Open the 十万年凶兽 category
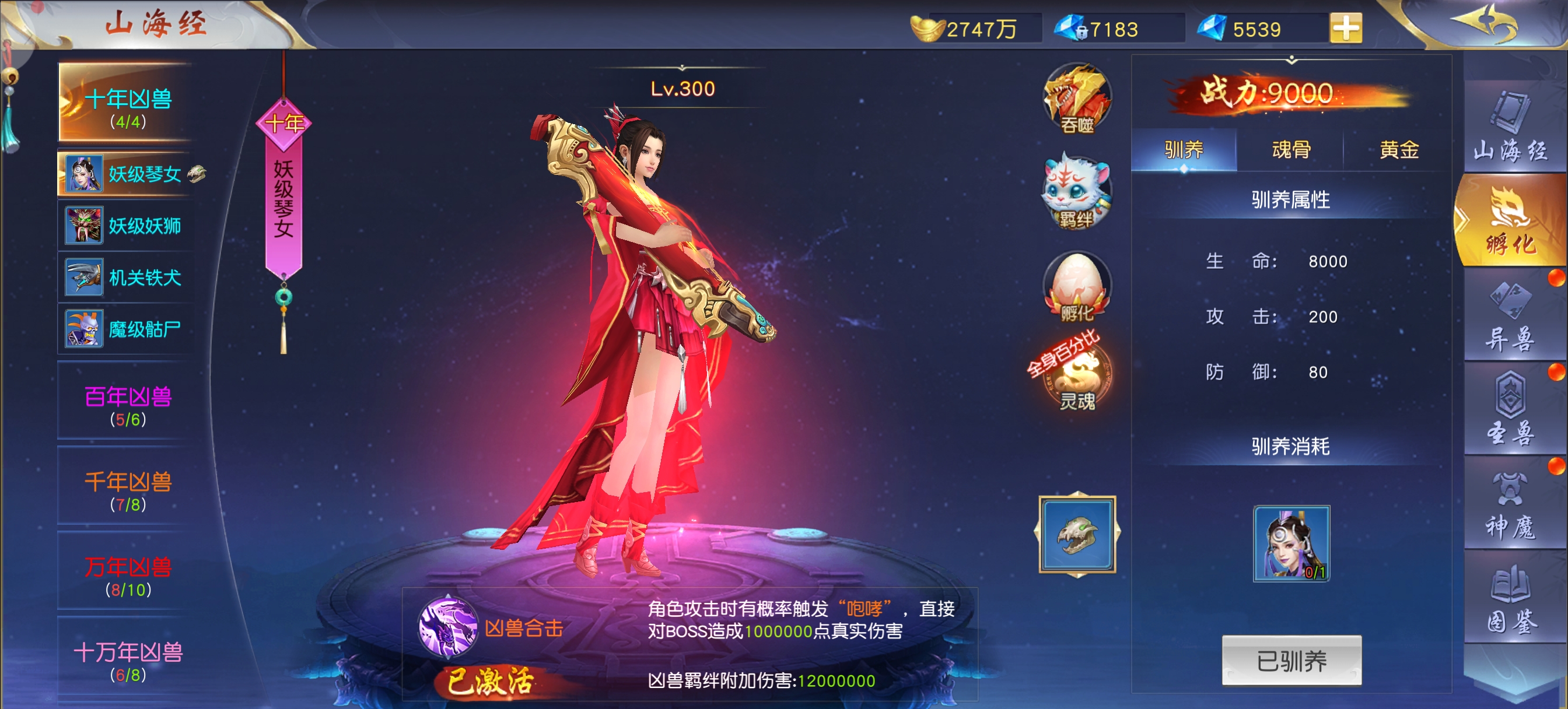Image resolution: width=1568 pixels, height=709 pixels. (x=128, y=659)
